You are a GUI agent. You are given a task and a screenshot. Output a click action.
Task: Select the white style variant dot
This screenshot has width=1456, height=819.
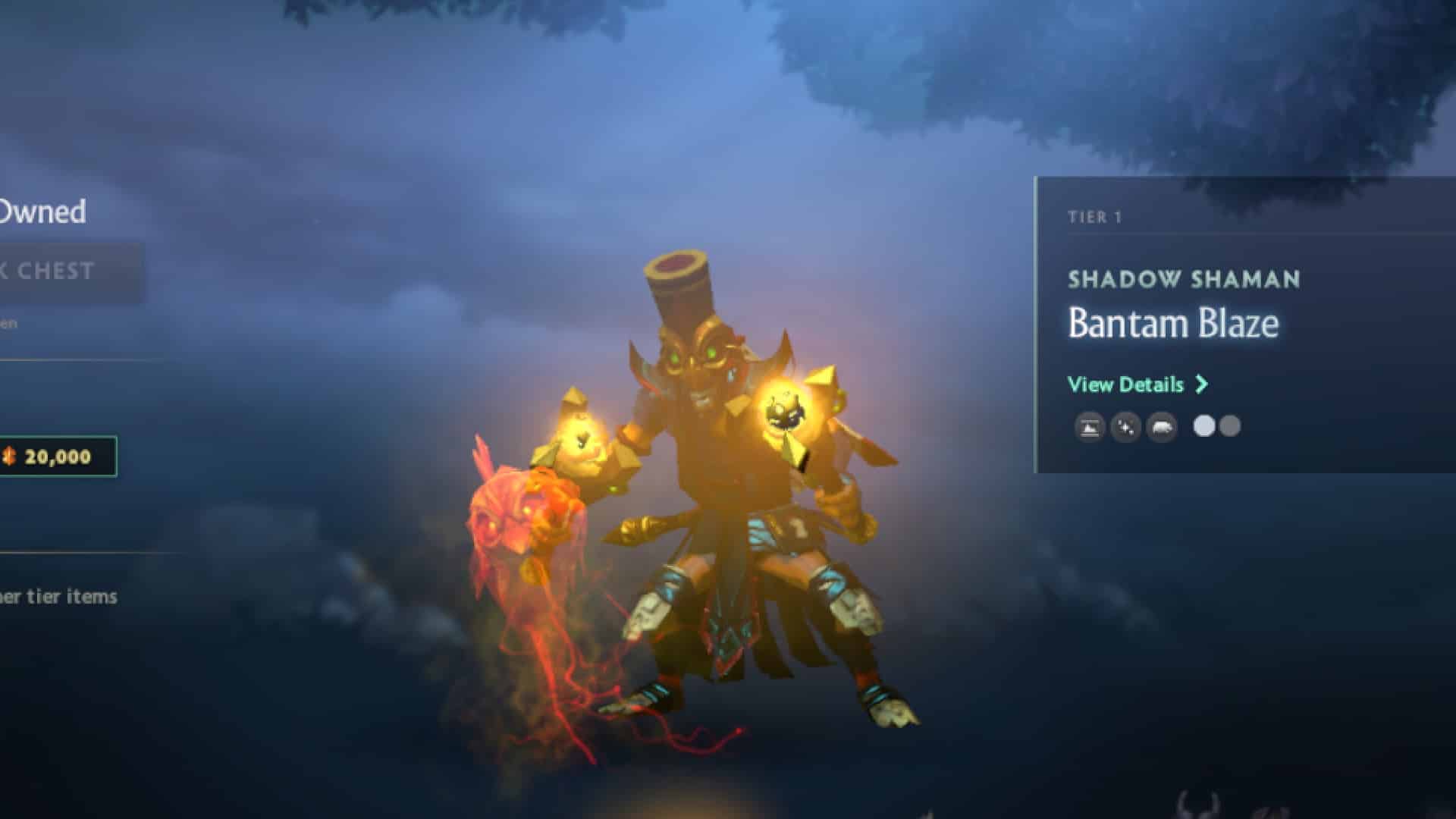[1204, 427]
